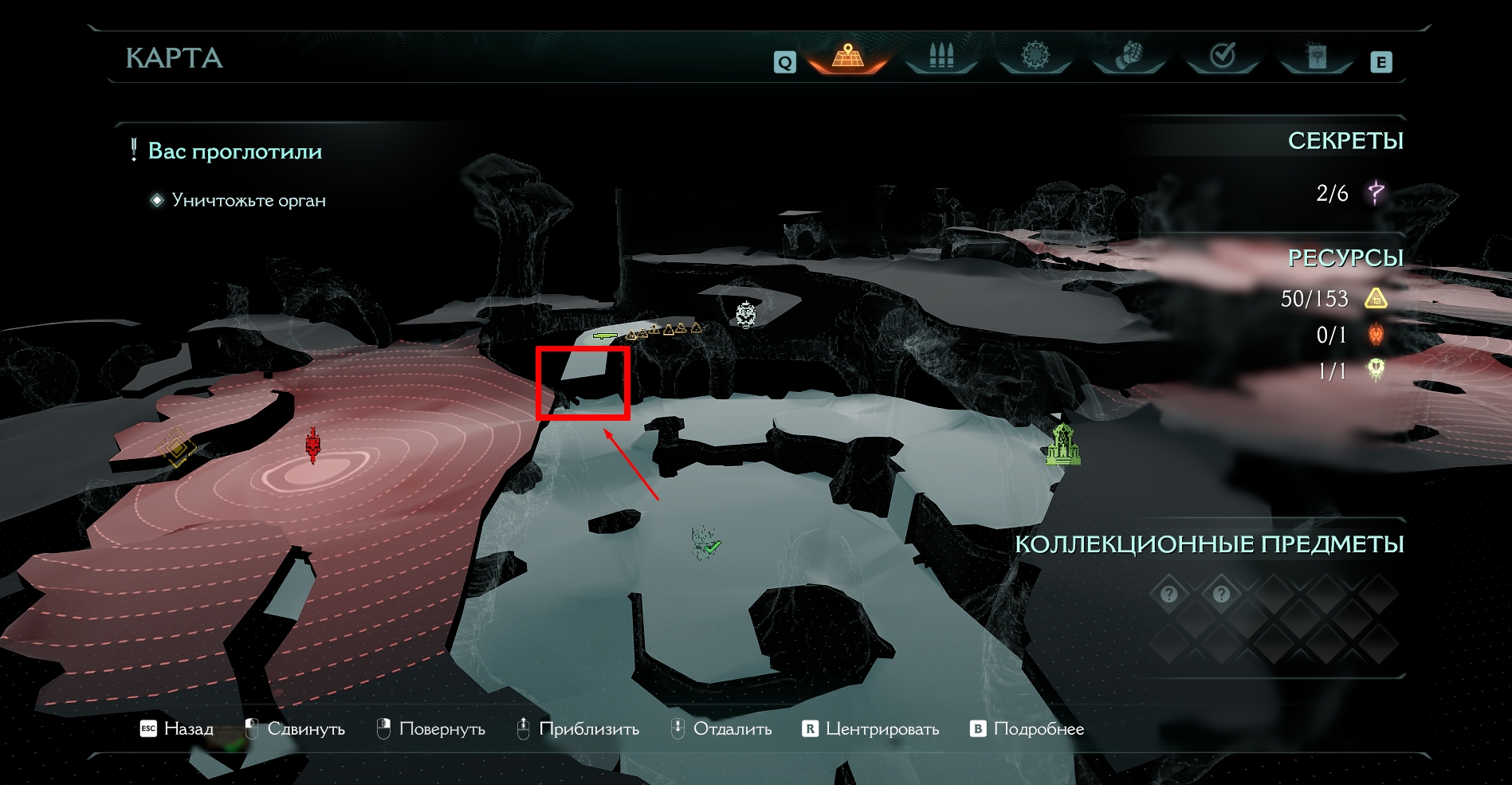Pick the white skull emblem map marker

[746, 314]
